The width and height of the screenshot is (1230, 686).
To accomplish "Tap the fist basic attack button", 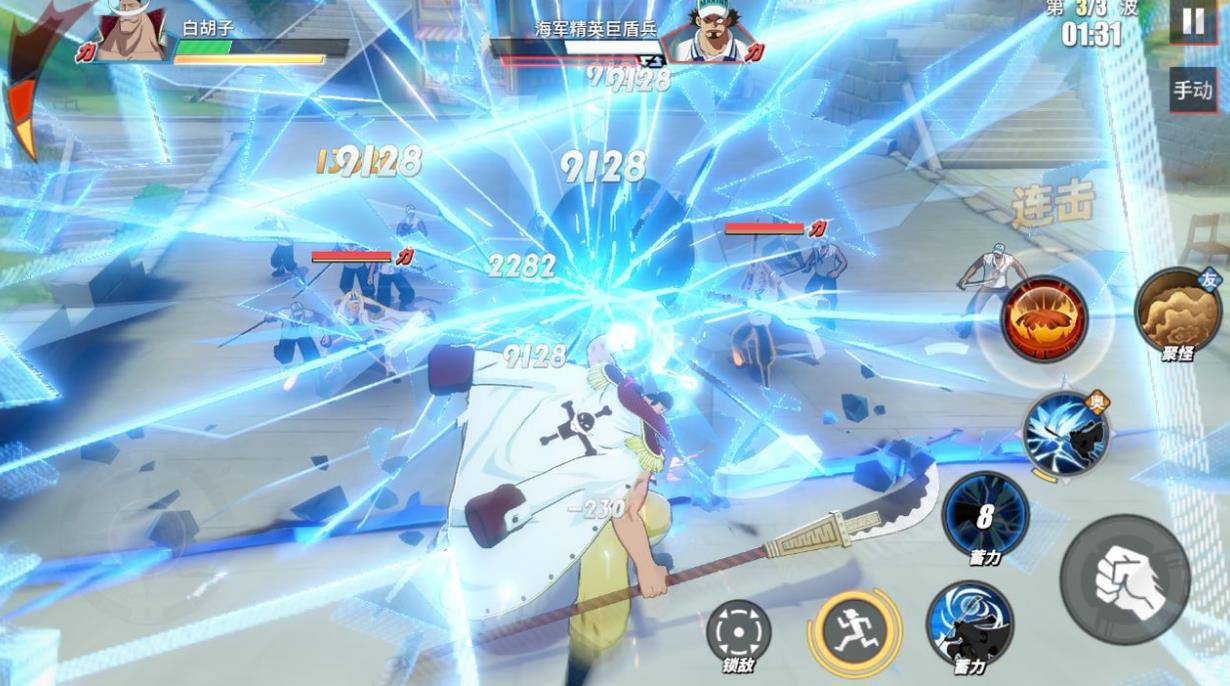I will coord(1125,580).
